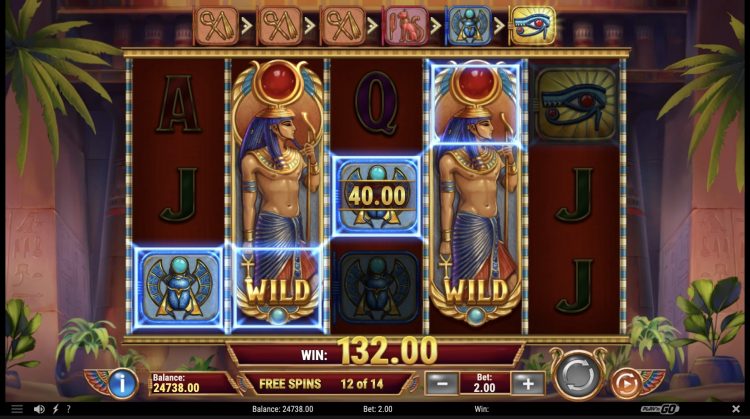
Task: Spin the reels with the round spin button
Action: point(578,377)
